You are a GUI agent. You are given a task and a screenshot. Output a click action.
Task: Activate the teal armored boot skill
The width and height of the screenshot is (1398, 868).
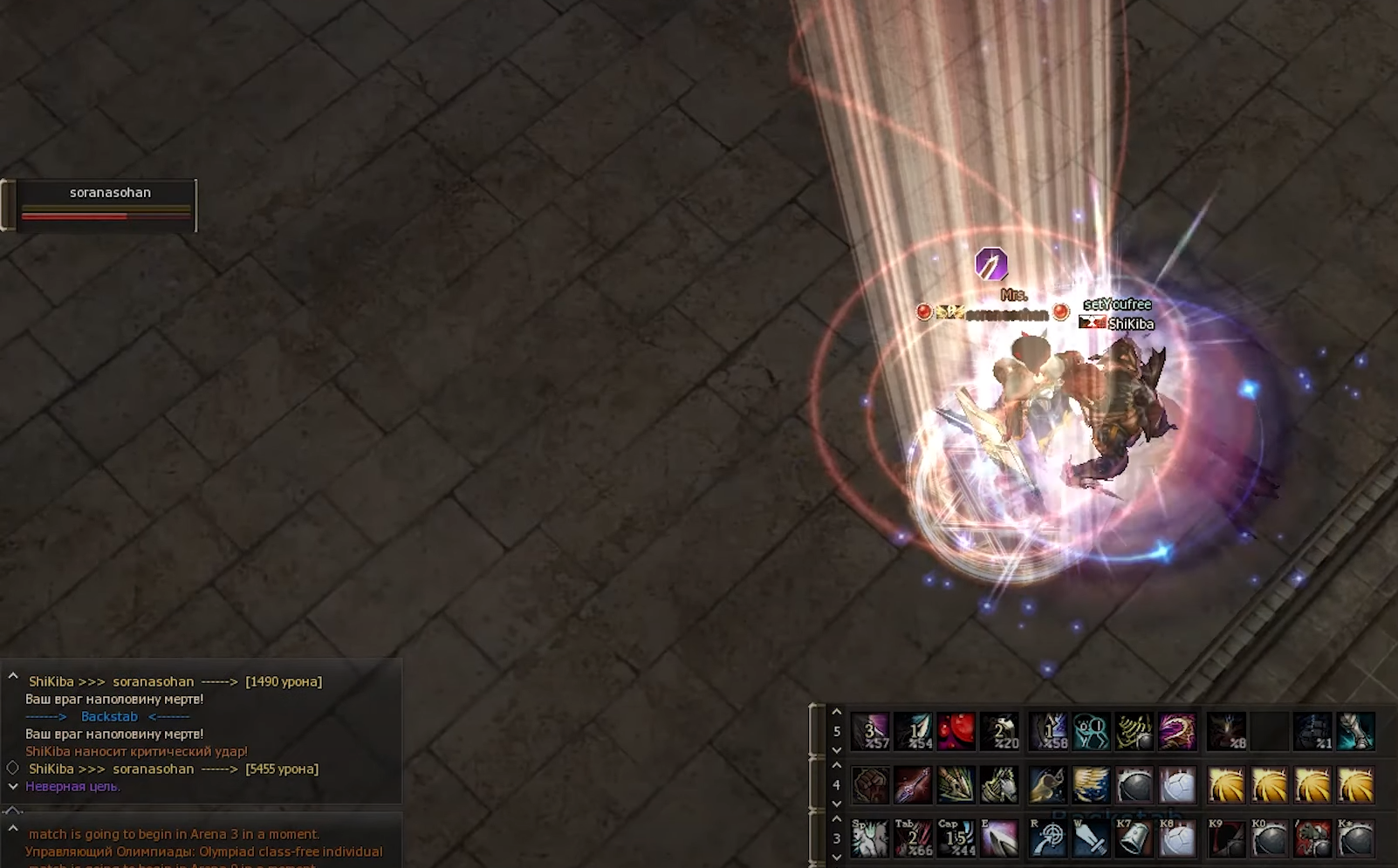point(1355,731)
